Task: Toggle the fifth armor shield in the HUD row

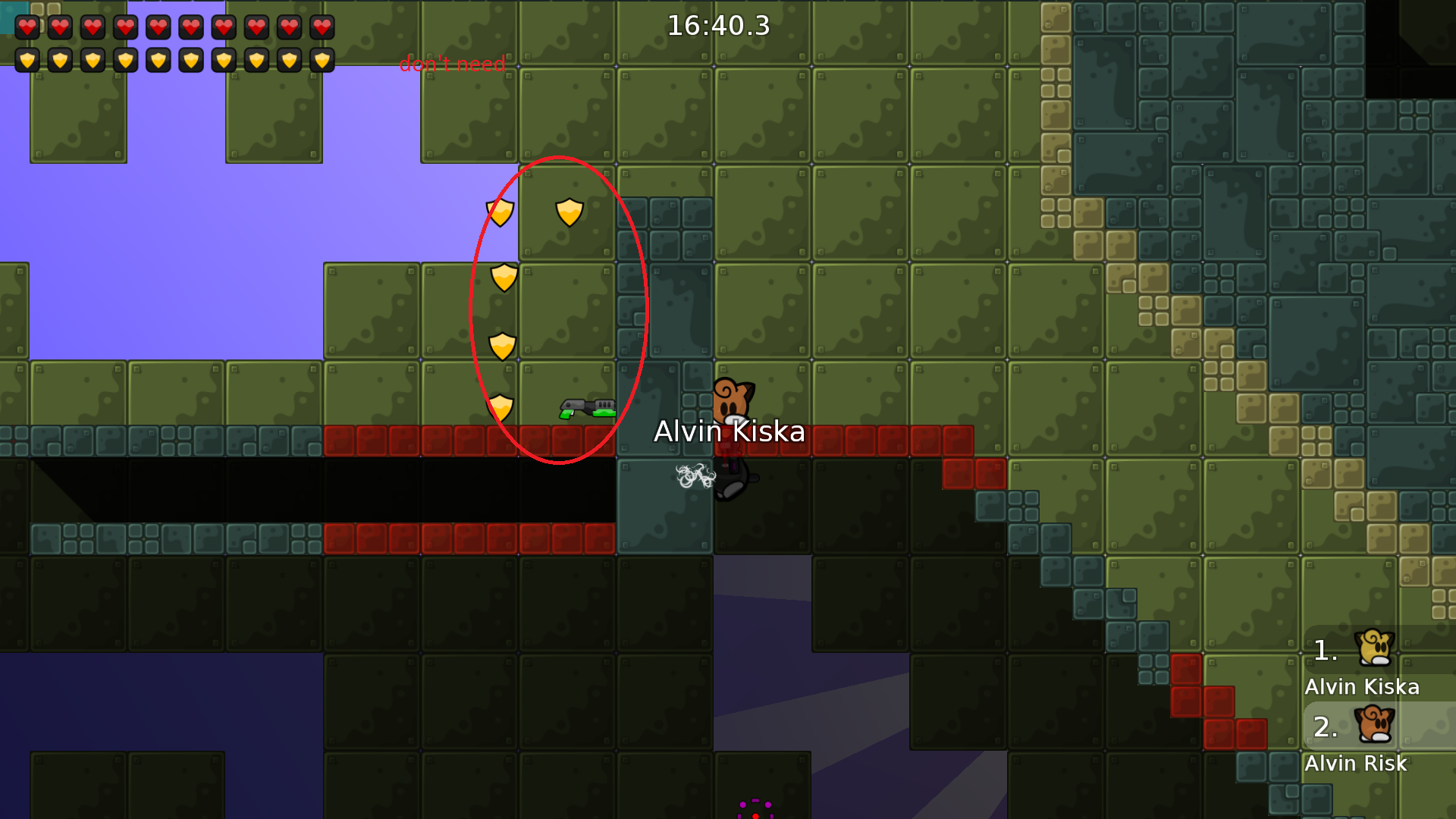Action: point(159,60)
